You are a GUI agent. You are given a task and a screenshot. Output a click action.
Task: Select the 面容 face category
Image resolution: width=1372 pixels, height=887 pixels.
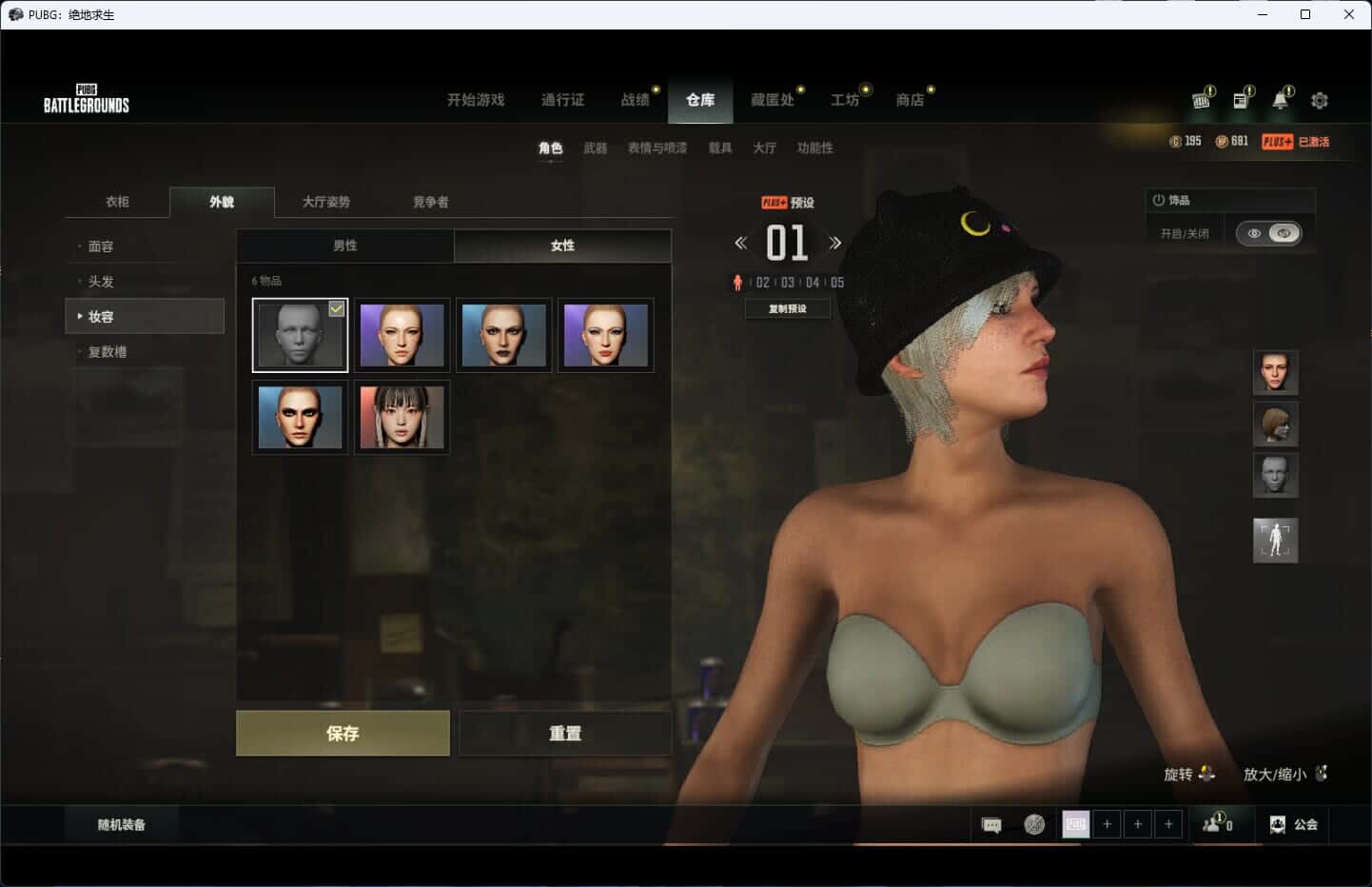(101, 246)
